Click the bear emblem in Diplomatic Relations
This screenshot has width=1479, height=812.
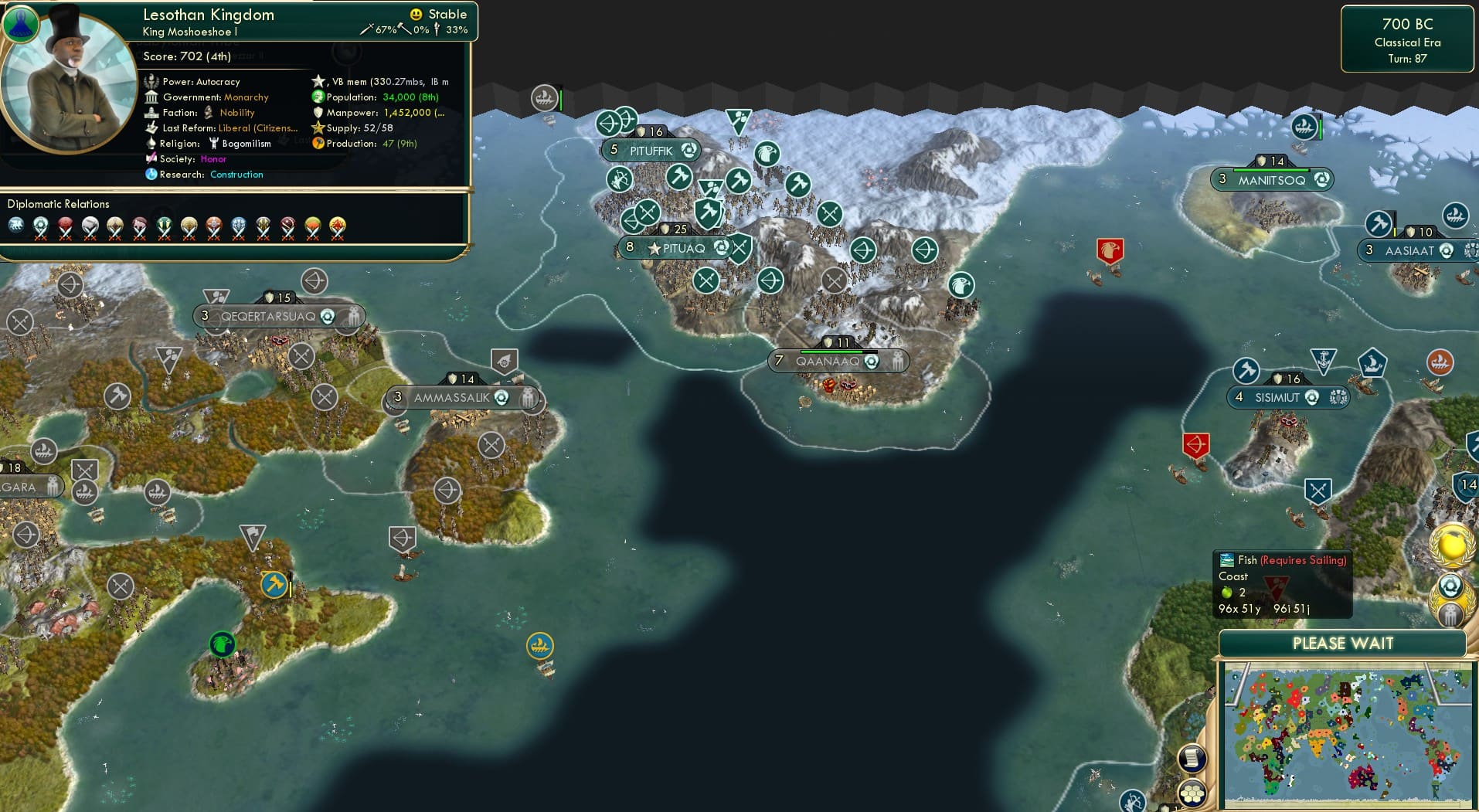click(15, 223)
